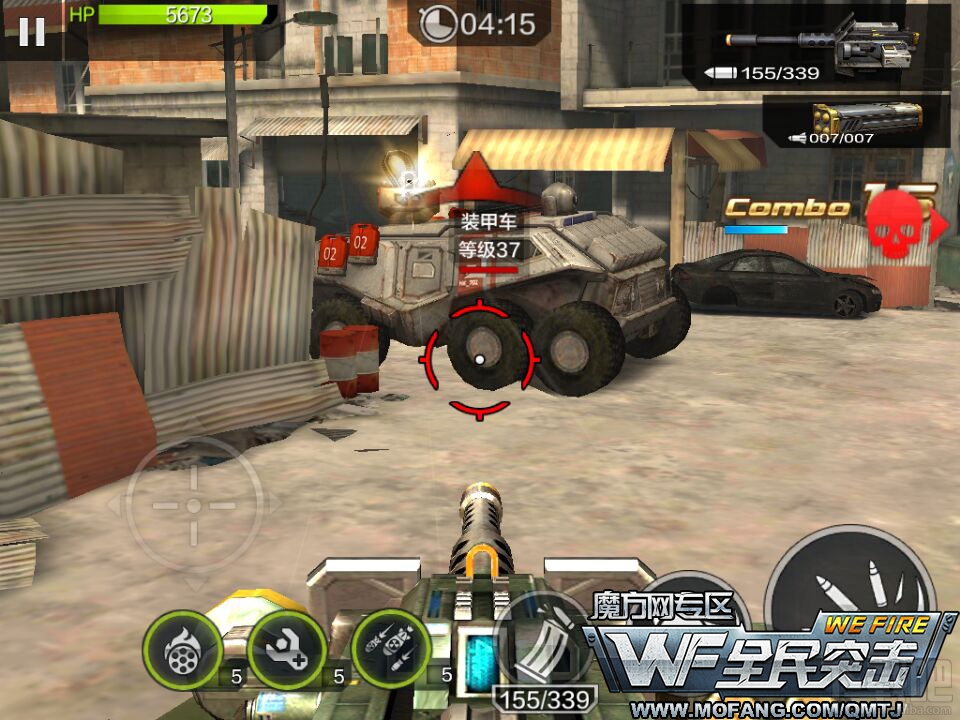
Task: Select the primary machine gun weapon
Action: (x=820, y=46)
